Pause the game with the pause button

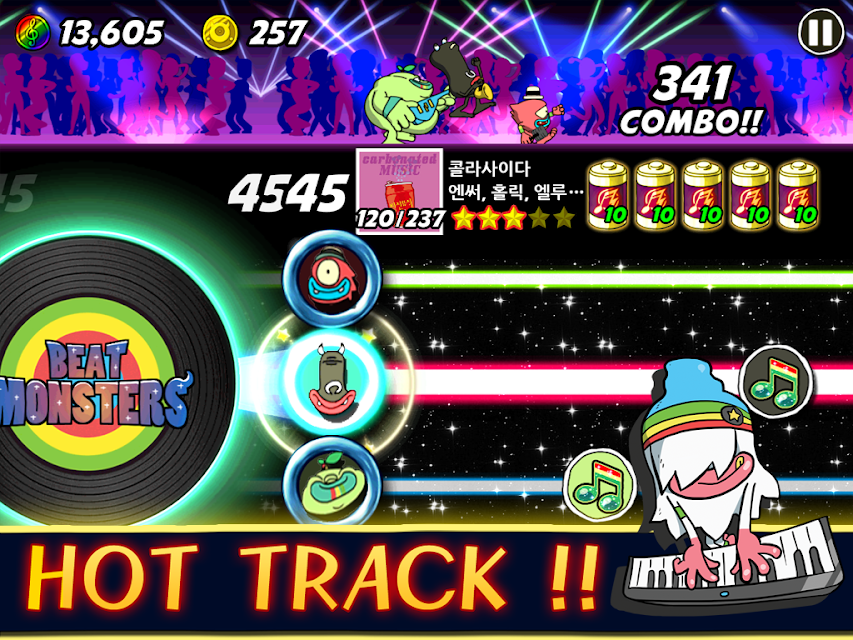pos(819,33)
